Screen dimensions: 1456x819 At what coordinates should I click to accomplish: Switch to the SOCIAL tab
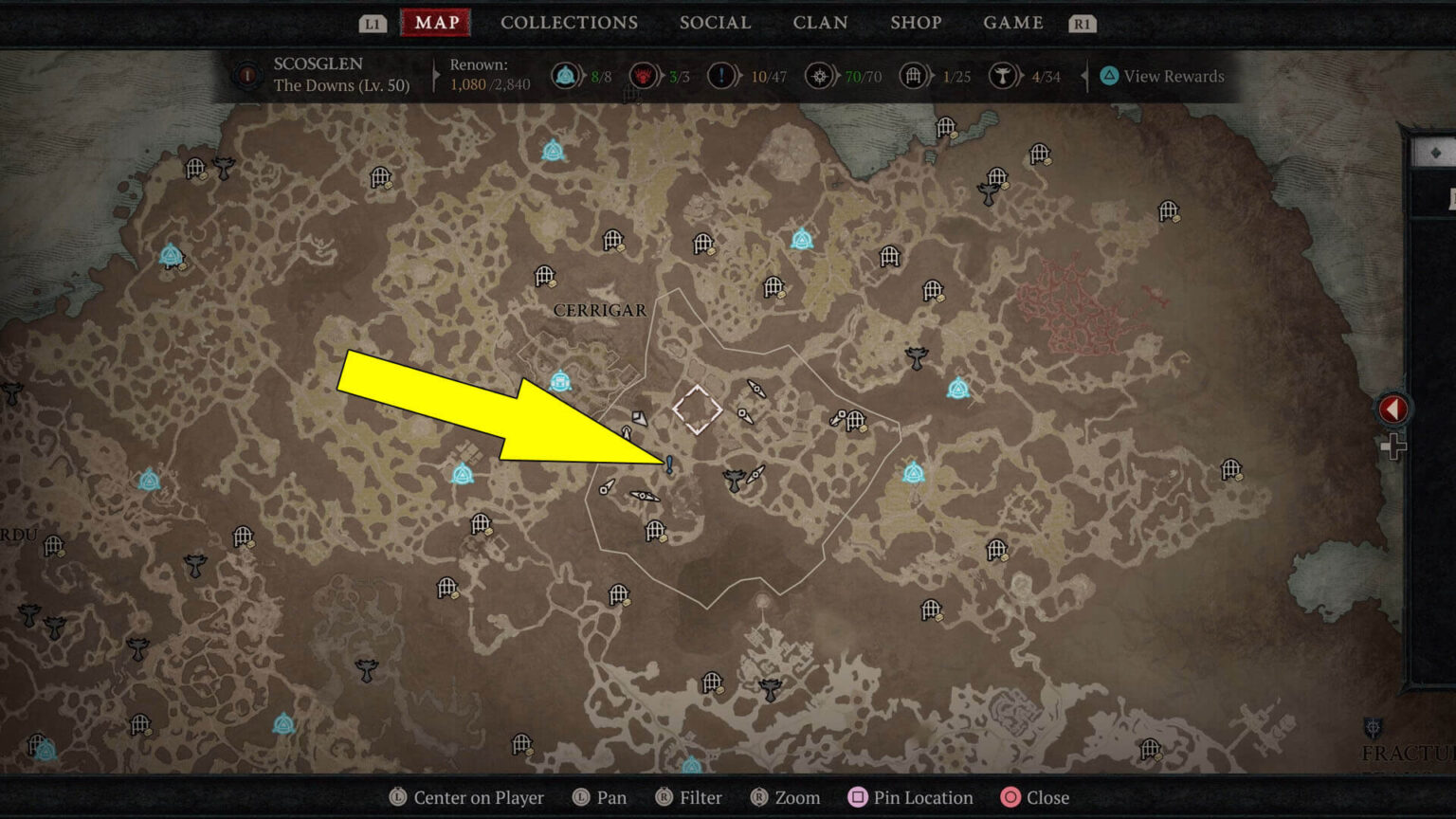pos(716,23)
